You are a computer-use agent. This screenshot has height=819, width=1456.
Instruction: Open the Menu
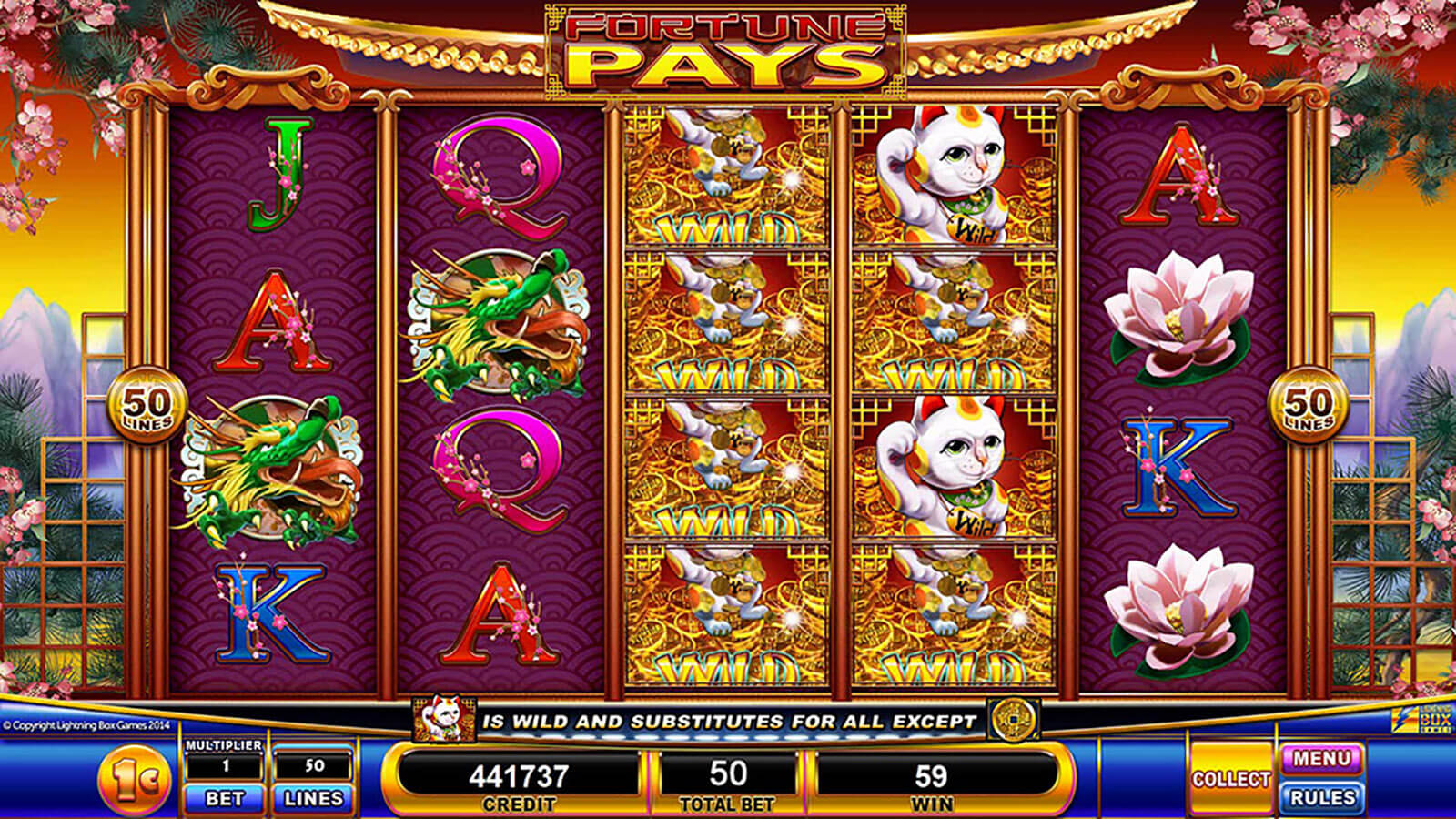[x=1321, y=759]
